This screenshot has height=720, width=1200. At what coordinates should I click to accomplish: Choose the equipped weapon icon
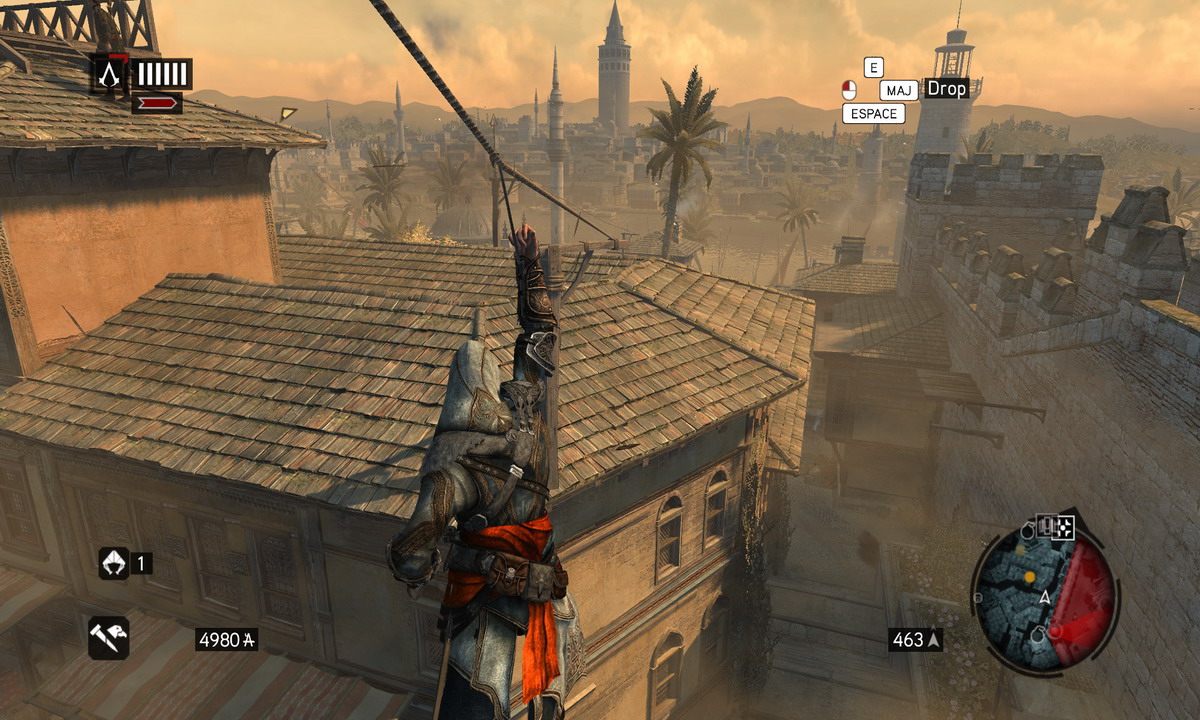pyautogui.click(x=108, y=638)
